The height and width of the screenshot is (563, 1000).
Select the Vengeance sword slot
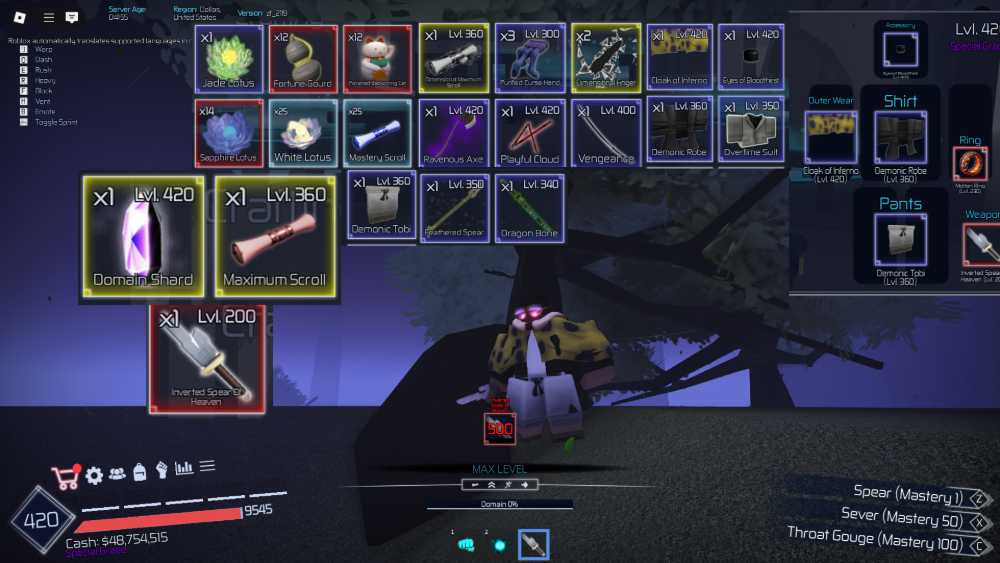[x=605, y=132]
